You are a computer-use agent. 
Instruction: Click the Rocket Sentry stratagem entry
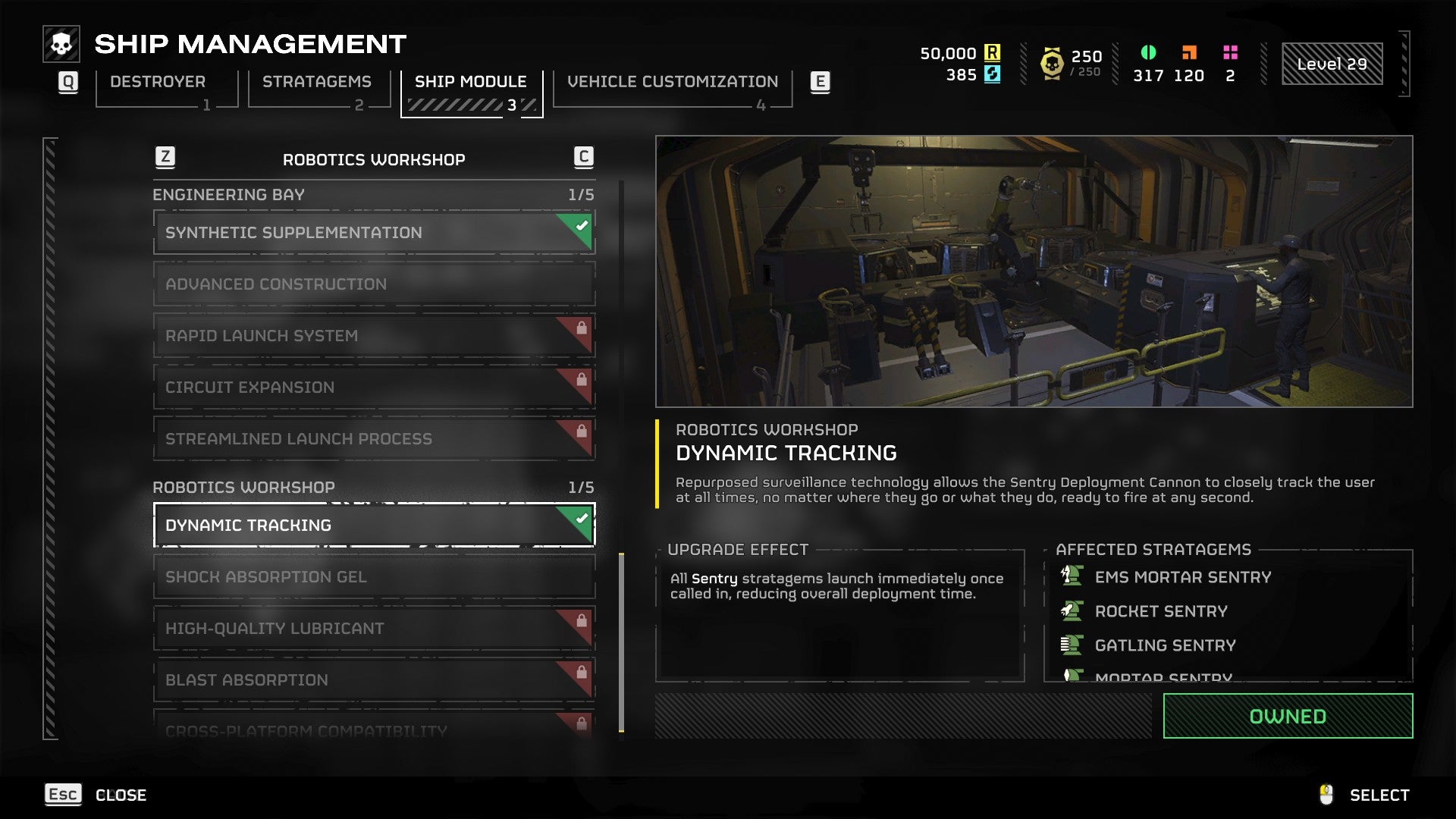(x=1160, y=611)
